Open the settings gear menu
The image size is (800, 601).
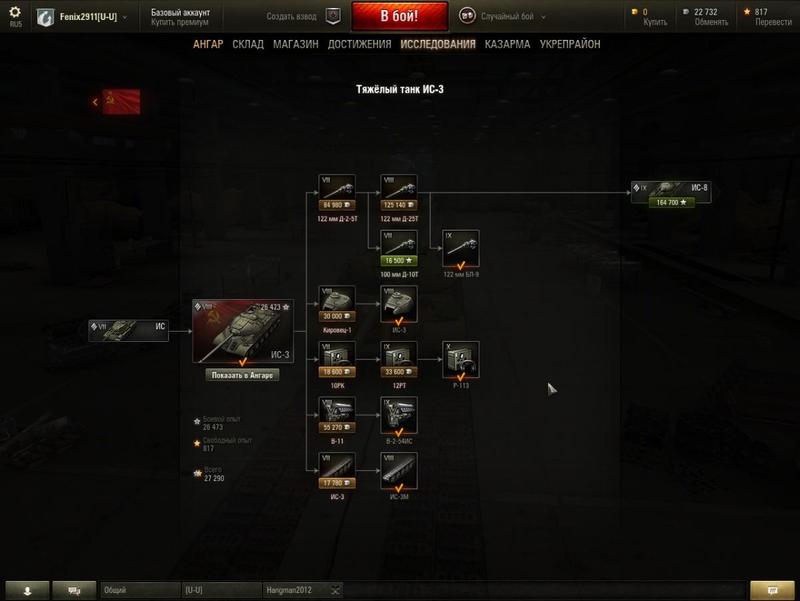14,13
